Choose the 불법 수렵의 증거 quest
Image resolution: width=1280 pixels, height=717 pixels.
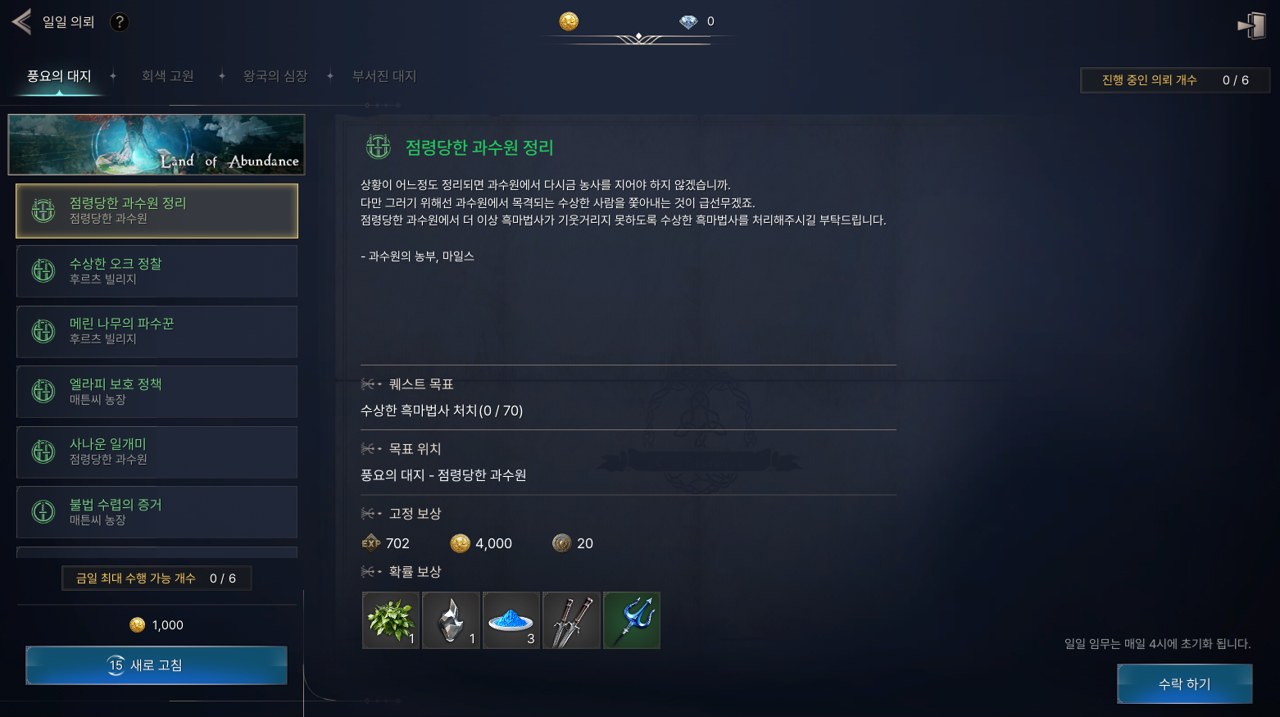pyautogui.click(x=157, y=512)
